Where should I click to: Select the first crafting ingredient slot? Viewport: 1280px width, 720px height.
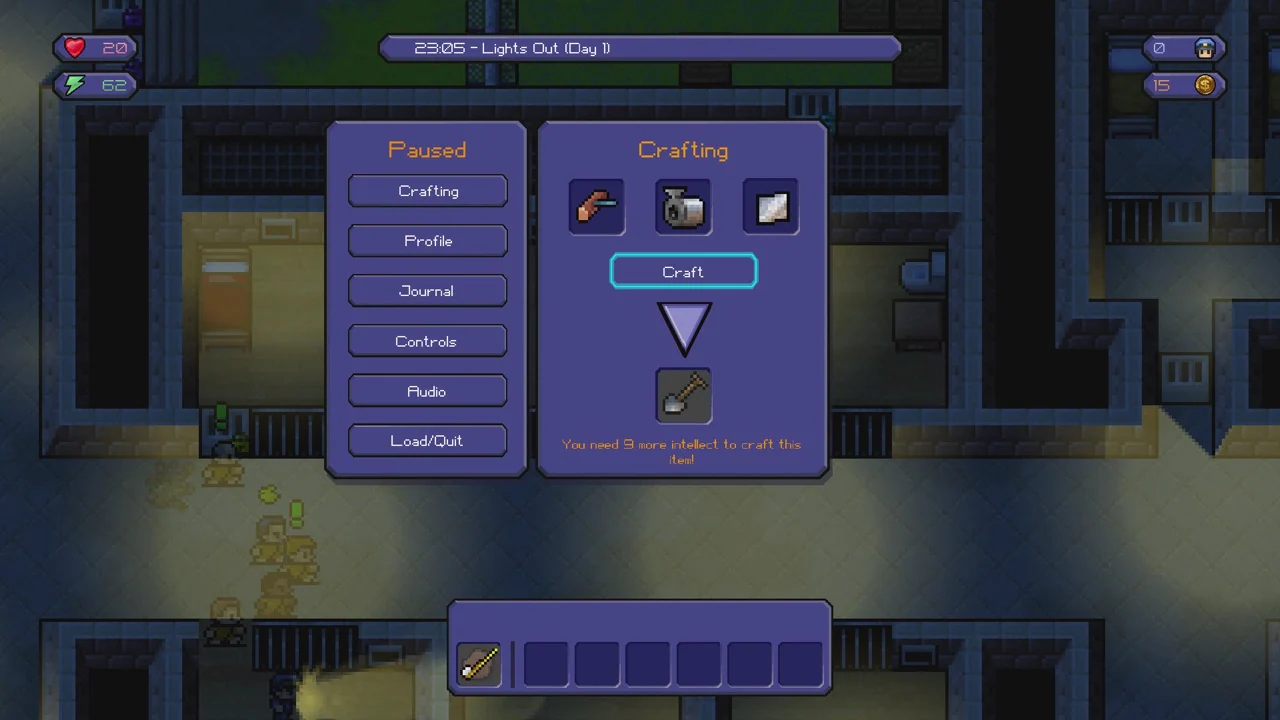coord(597,207)
